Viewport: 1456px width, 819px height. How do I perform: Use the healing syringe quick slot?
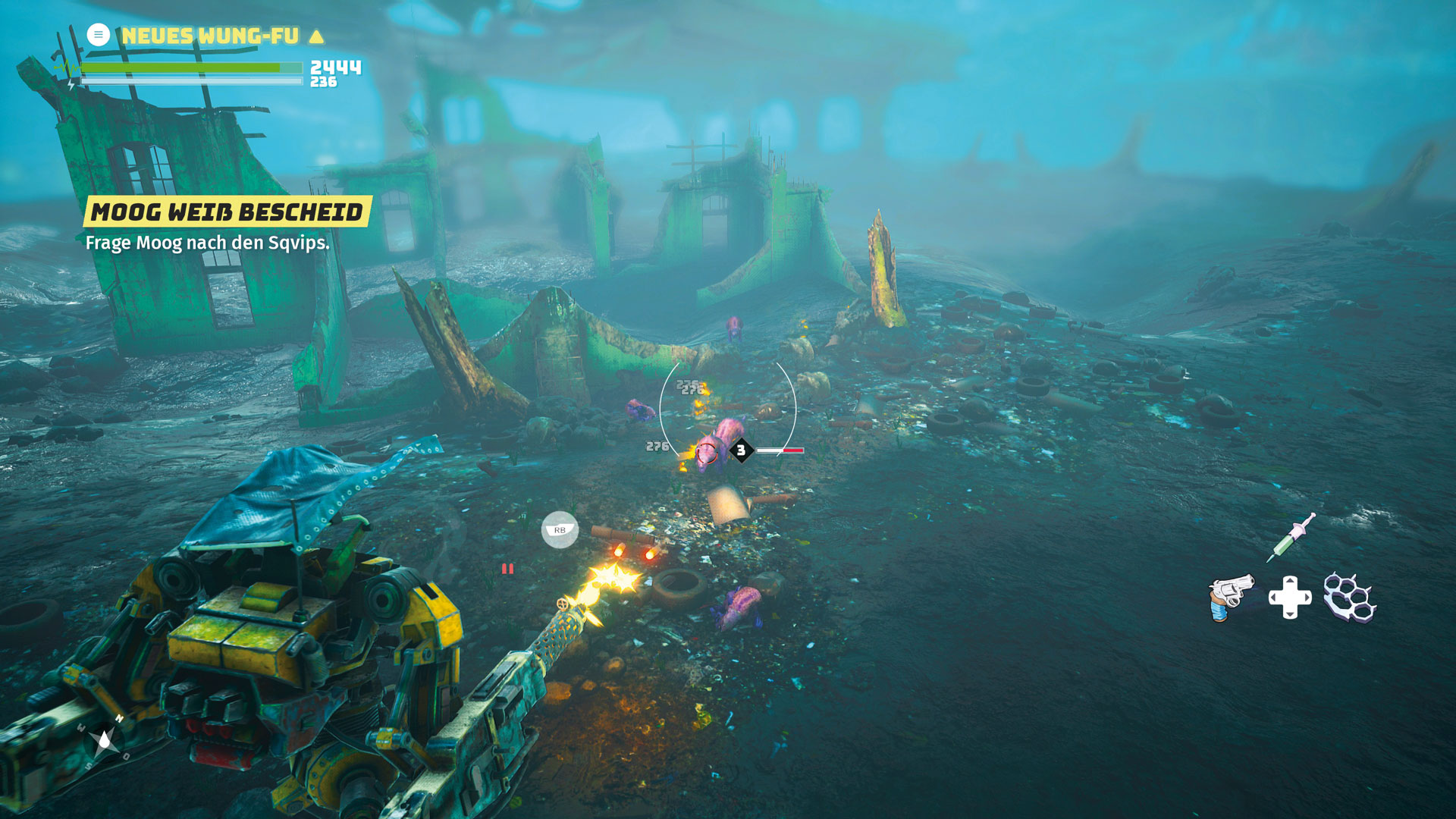point(1291,538)
